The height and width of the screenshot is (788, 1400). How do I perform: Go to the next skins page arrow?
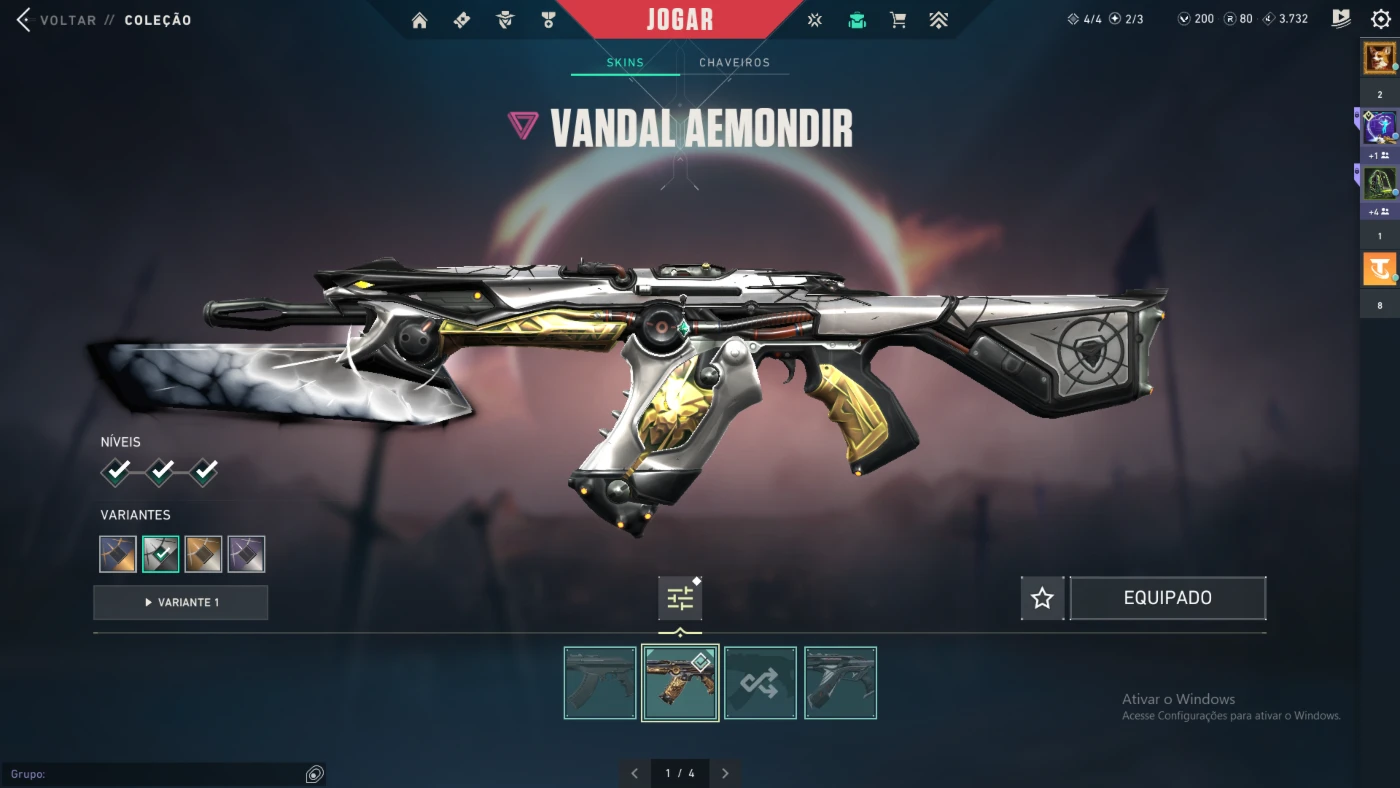[x=725, y=773]
